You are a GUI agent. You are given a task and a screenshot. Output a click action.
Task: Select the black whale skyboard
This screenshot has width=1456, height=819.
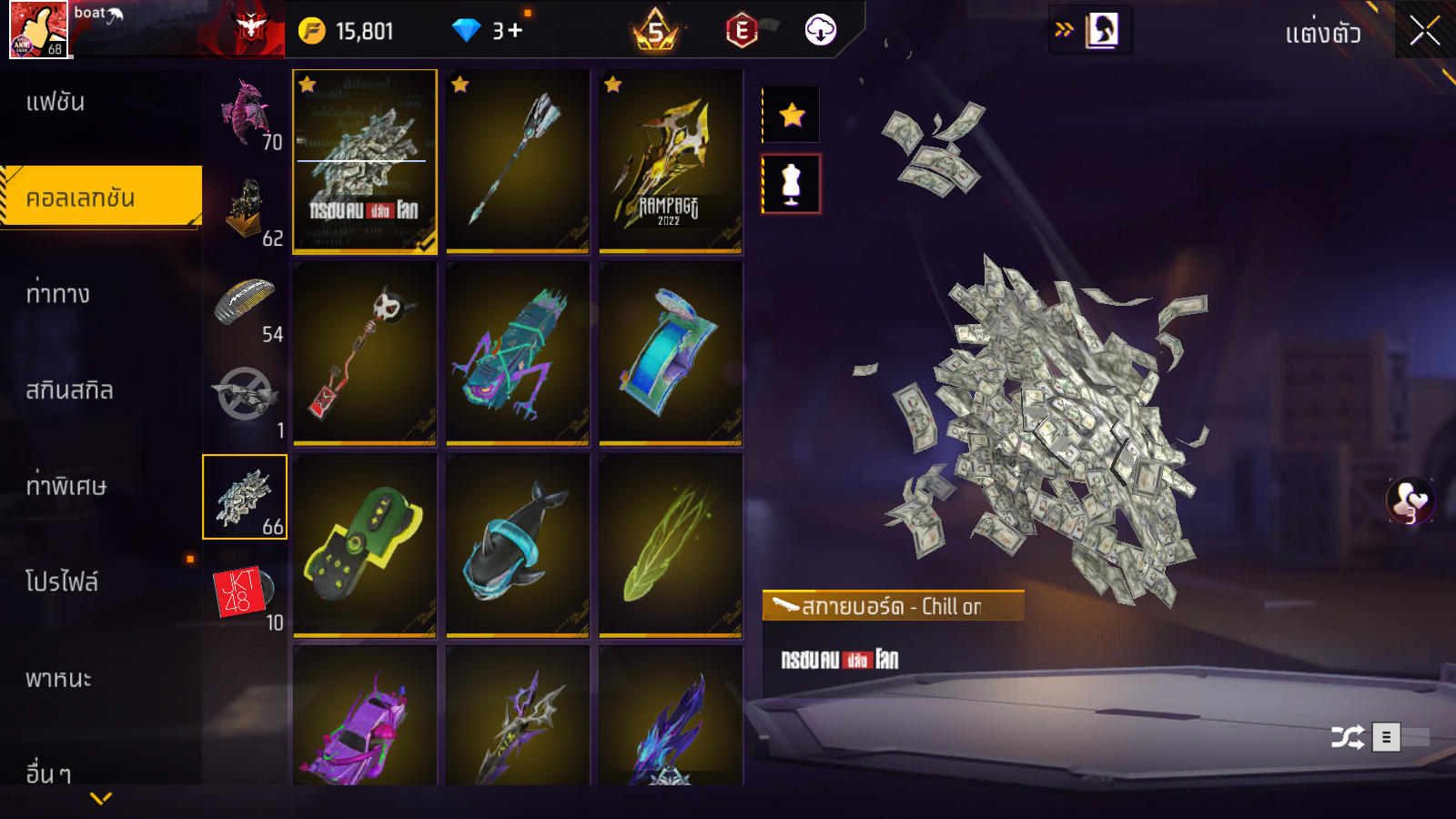point(517,544)
